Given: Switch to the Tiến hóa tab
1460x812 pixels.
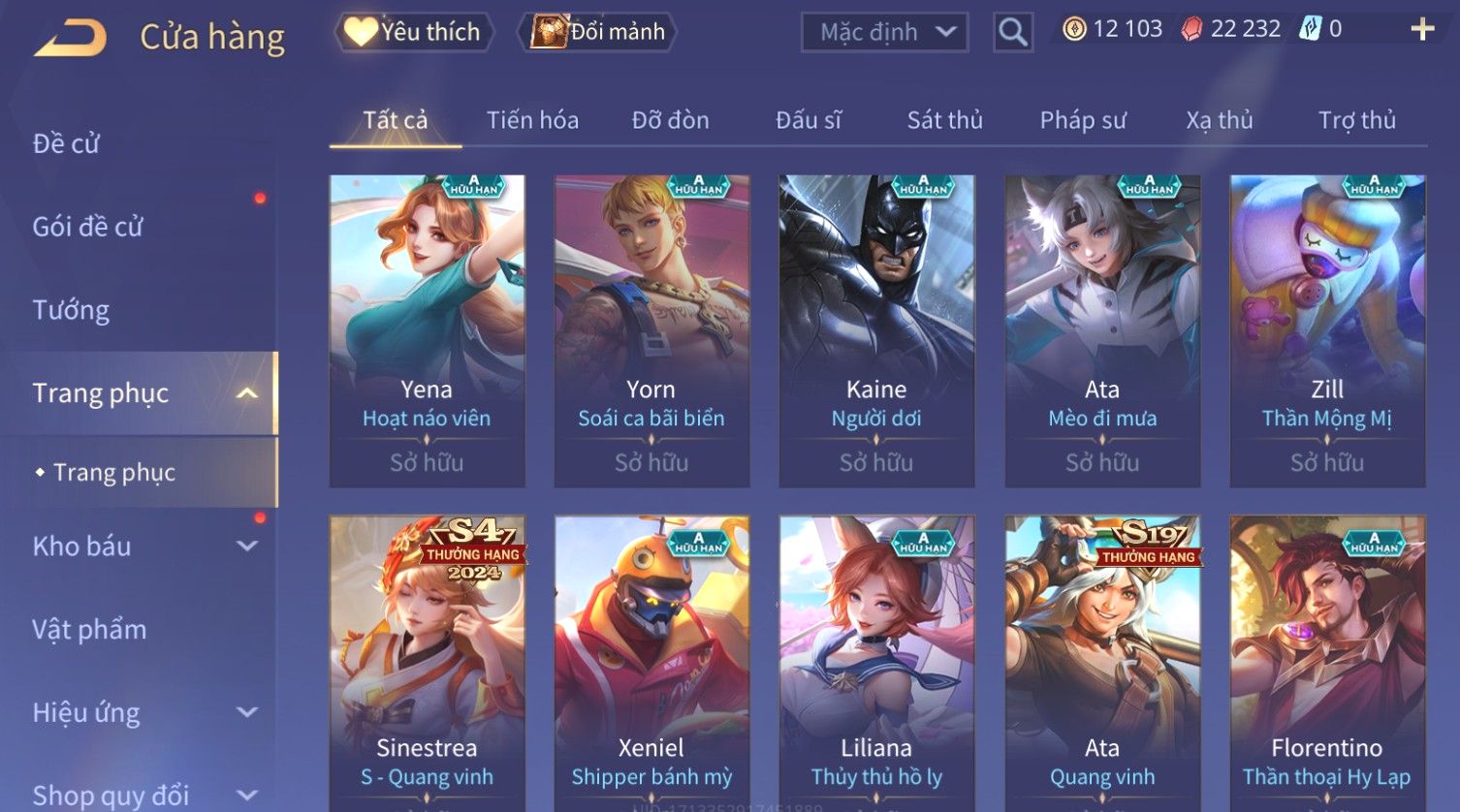Looking at the screenshot, I should [532, 120].
